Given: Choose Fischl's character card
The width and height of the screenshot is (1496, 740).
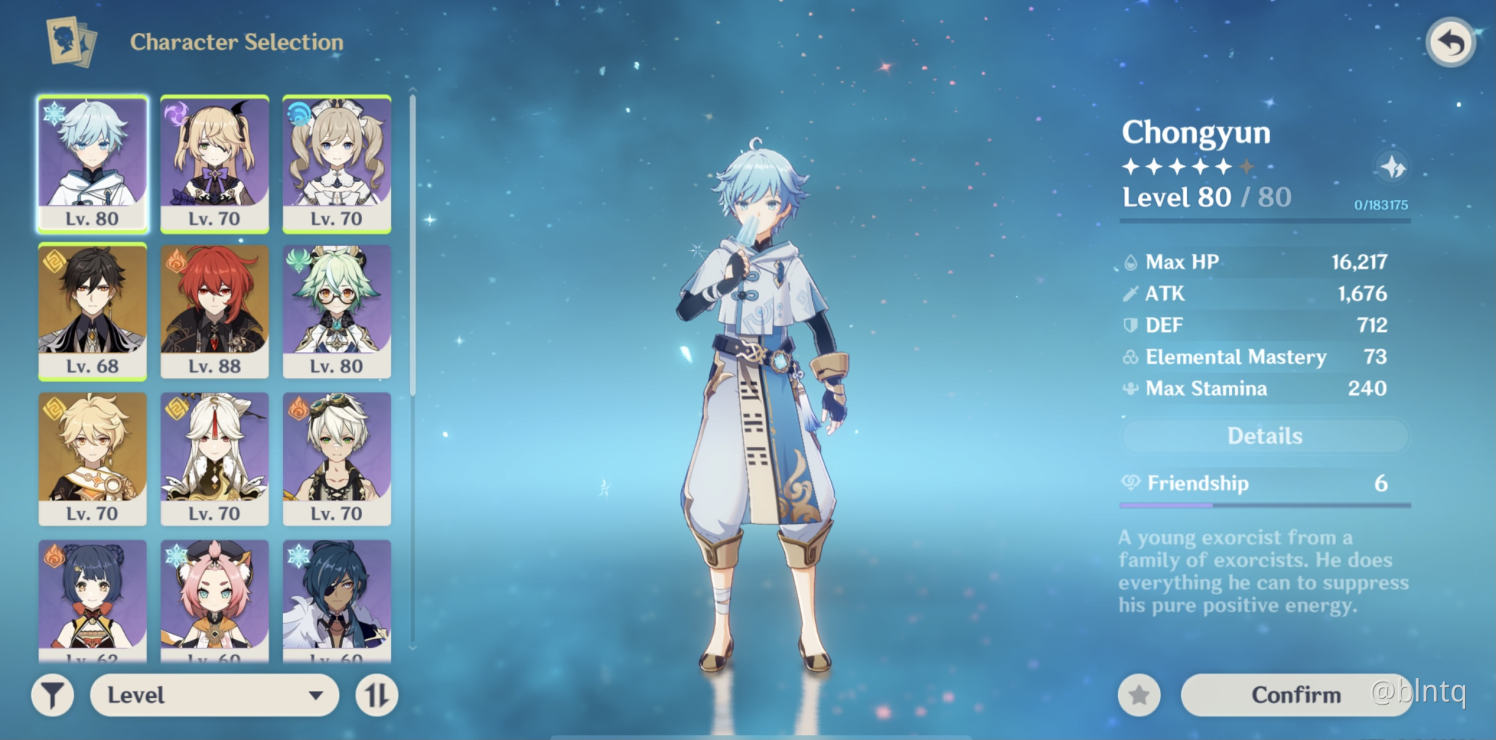Looking at the screenshot, I should [x=215, y=164].
